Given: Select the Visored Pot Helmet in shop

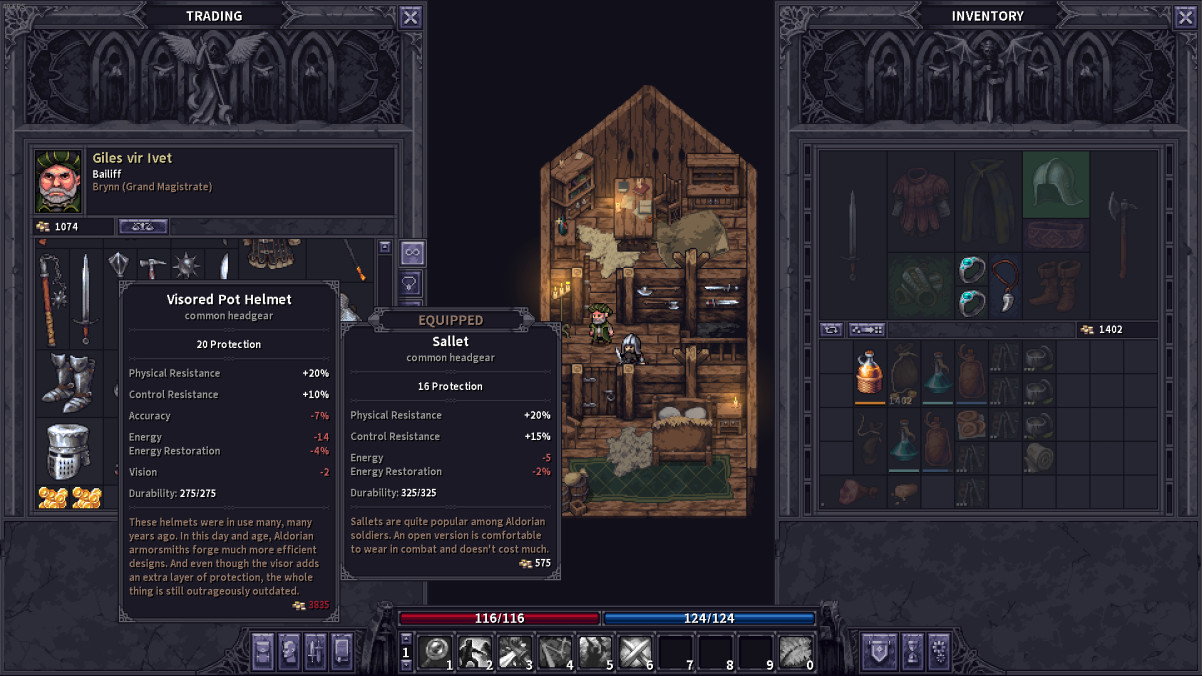Looking at the screenshot, I should coord(68,452).
